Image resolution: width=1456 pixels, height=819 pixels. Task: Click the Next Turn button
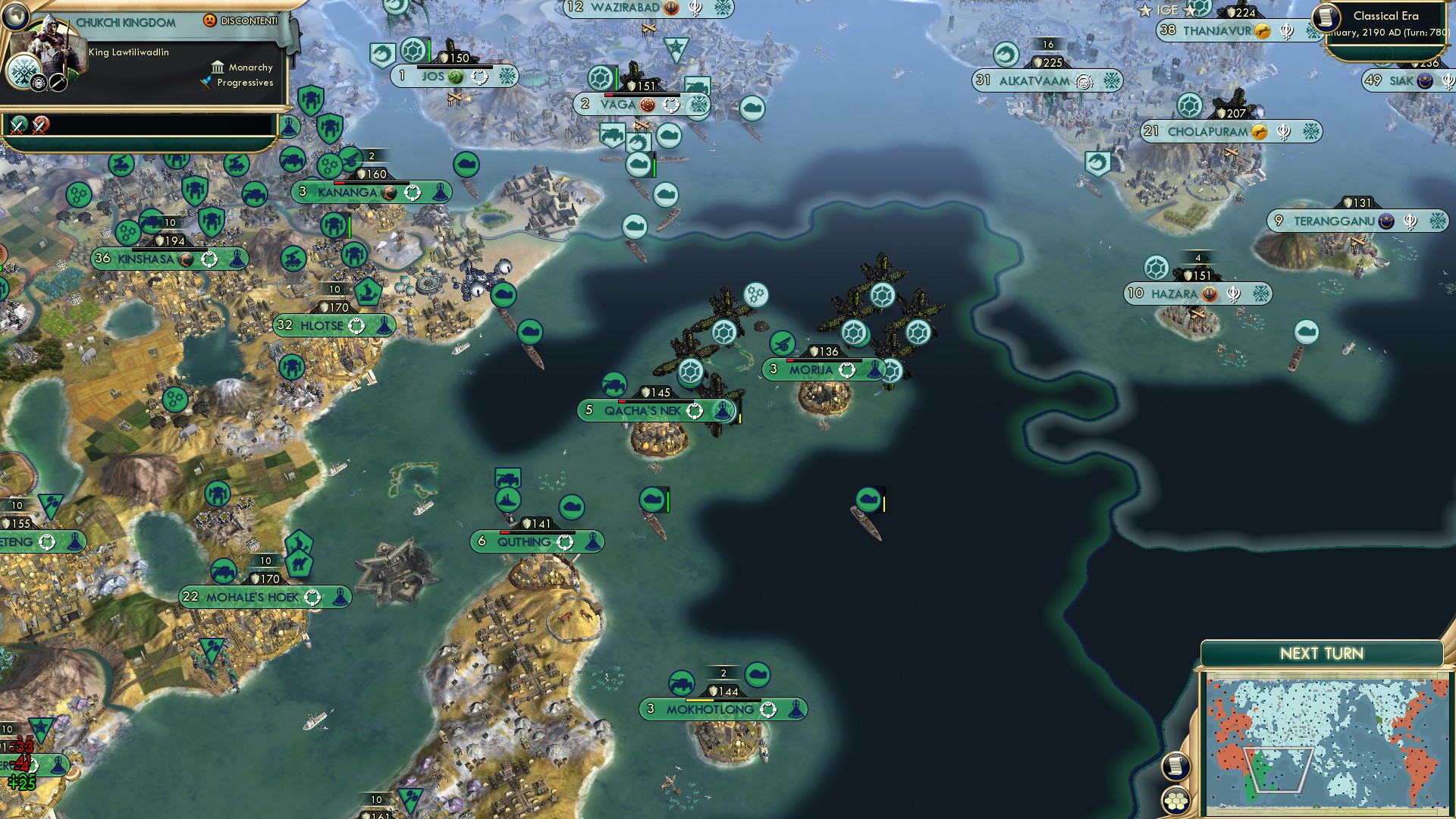1321,651
